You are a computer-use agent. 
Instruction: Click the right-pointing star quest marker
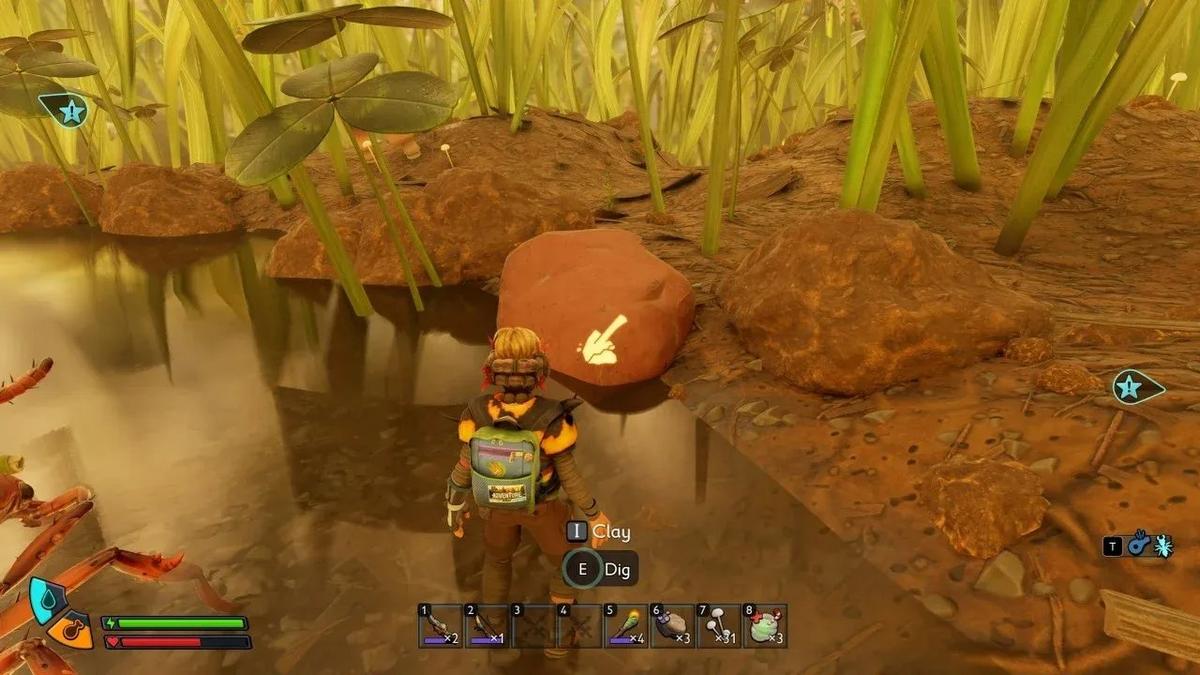[x=1133, y=386]
